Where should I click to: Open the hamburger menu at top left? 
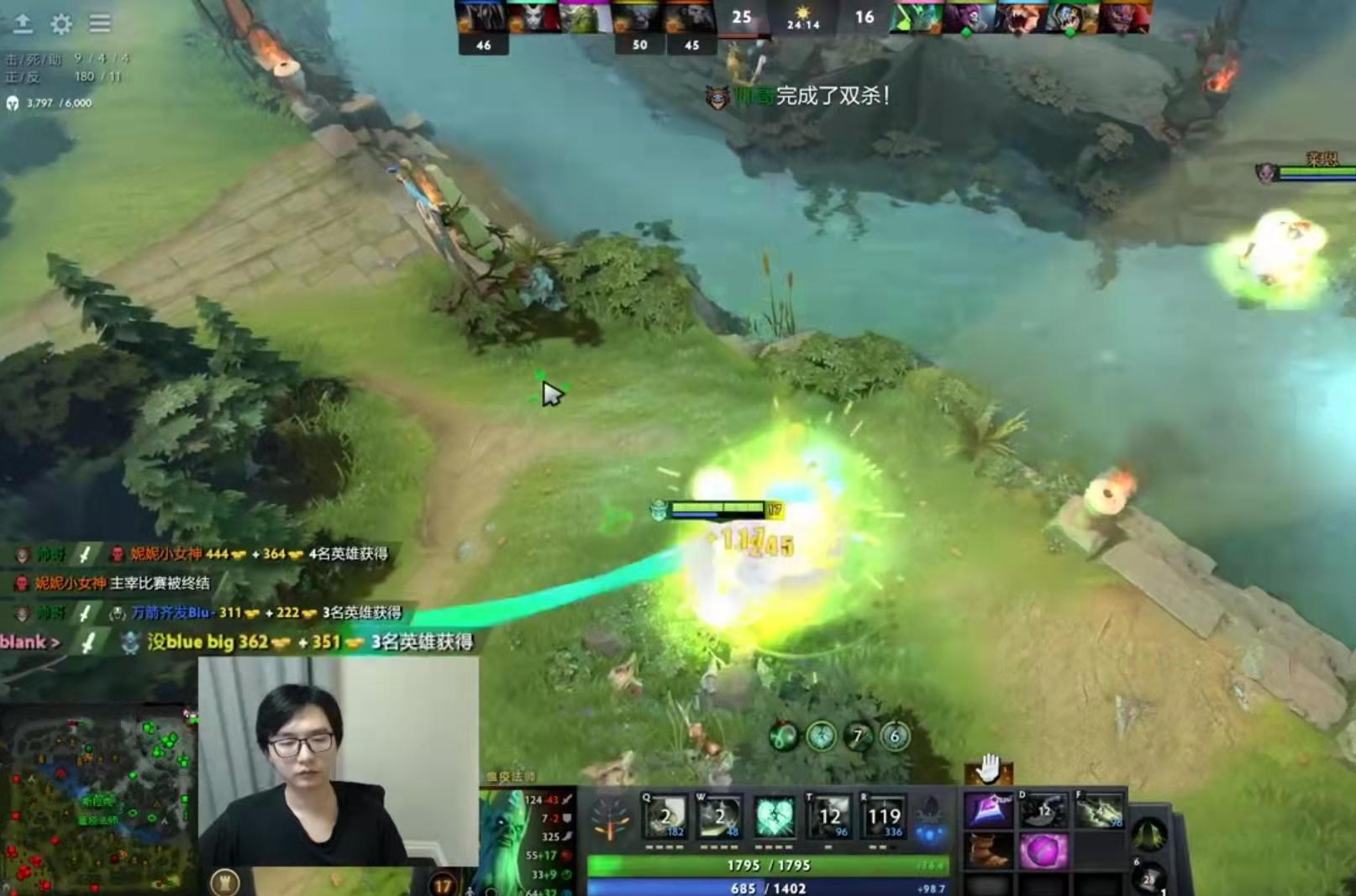pos(99,24)
